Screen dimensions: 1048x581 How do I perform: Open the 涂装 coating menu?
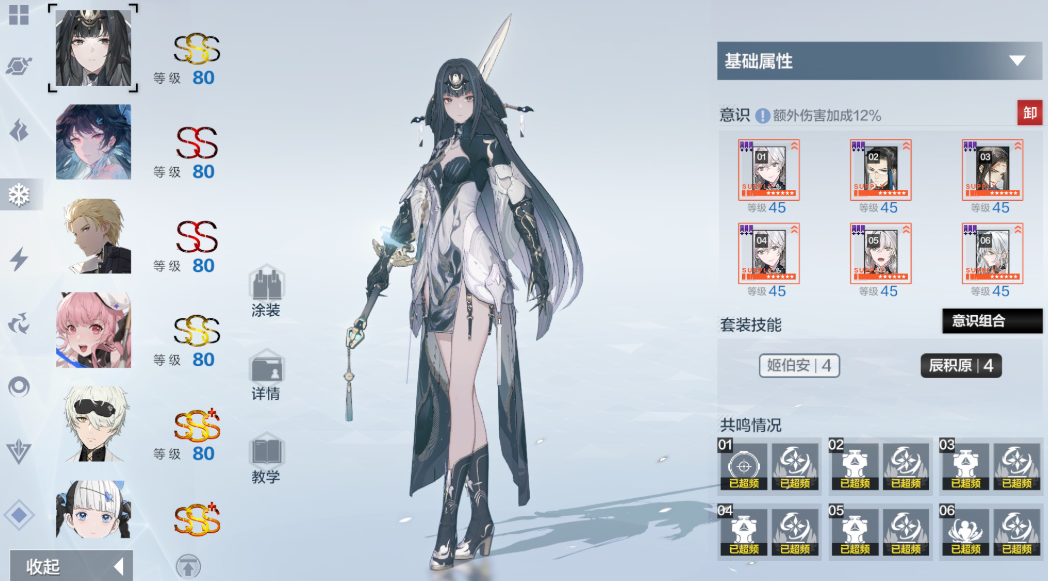266,292
